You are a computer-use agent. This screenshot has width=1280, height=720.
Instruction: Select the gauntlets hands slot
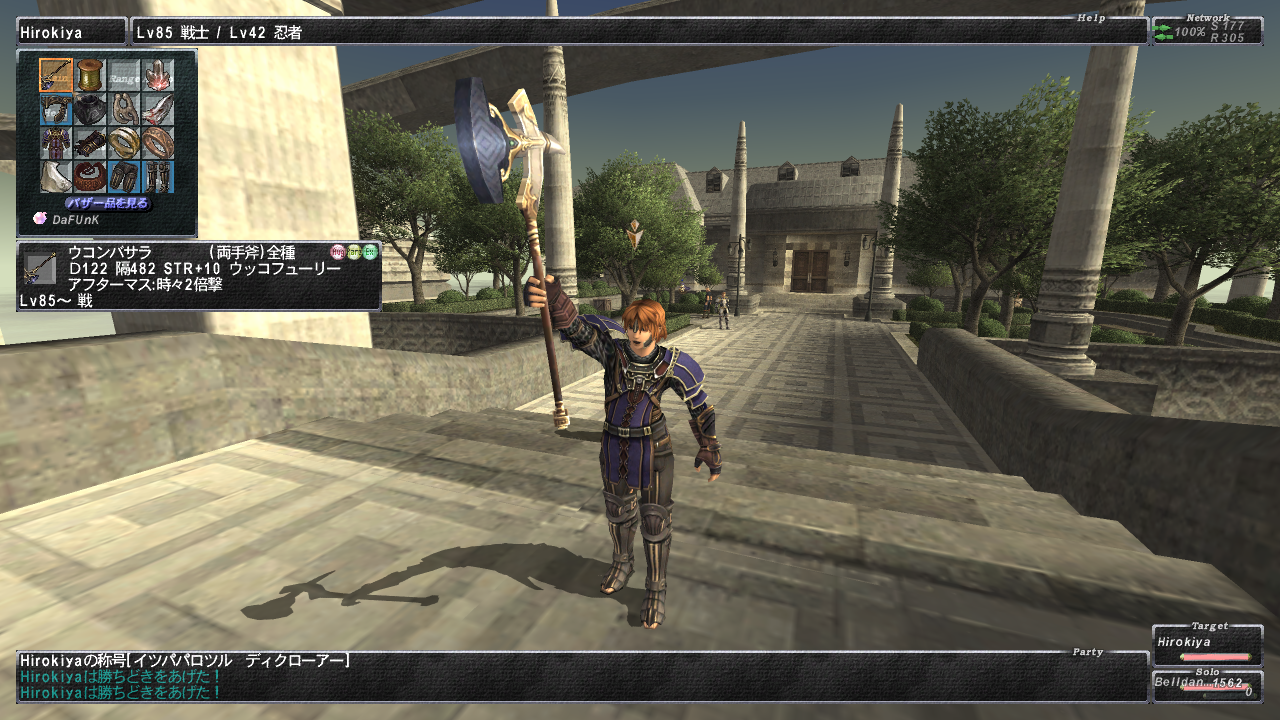click(90, 143)
